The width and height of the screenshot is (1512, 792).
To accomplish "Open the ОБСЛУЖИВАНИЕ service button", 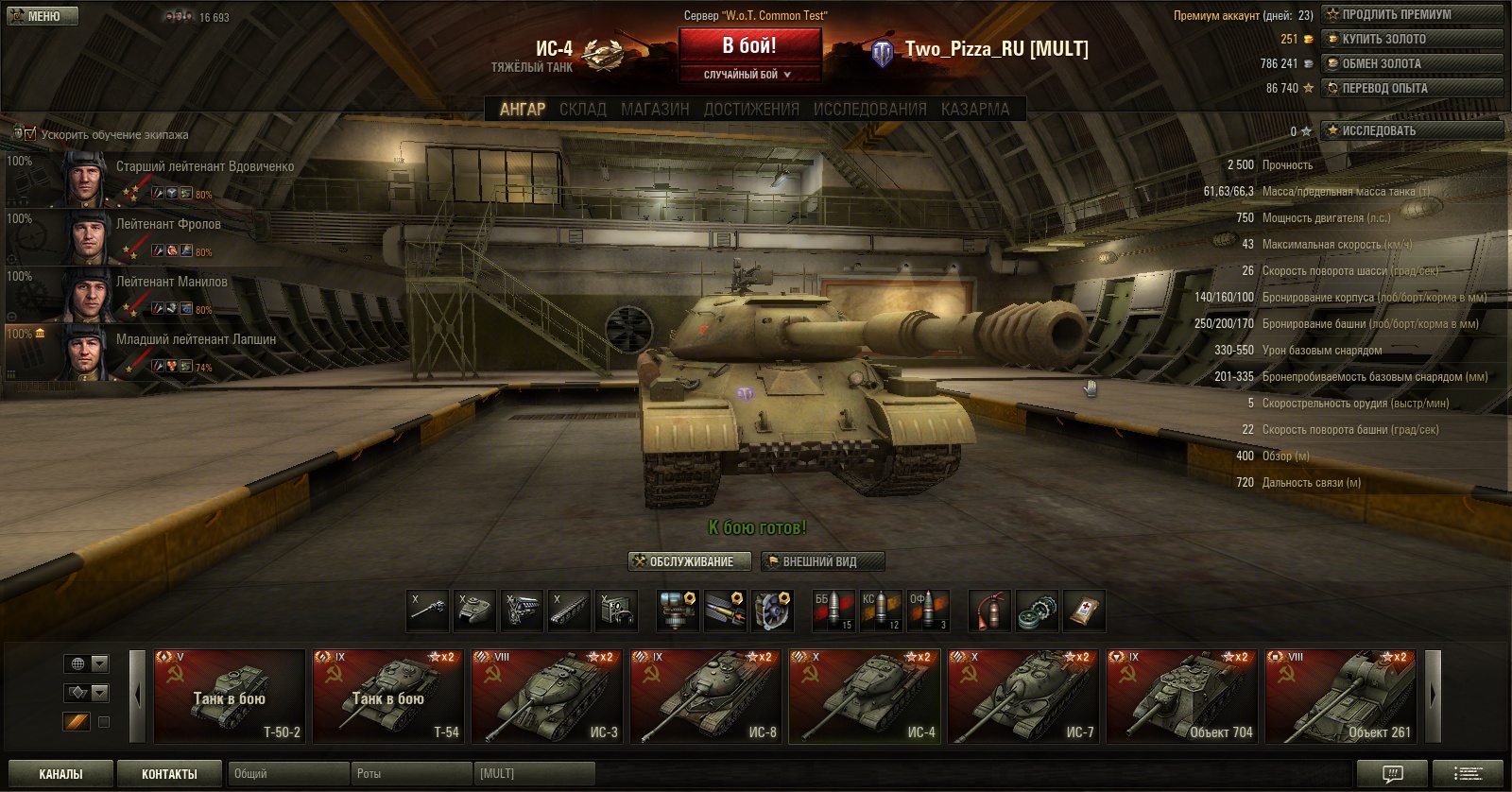I will pos(690,561).
